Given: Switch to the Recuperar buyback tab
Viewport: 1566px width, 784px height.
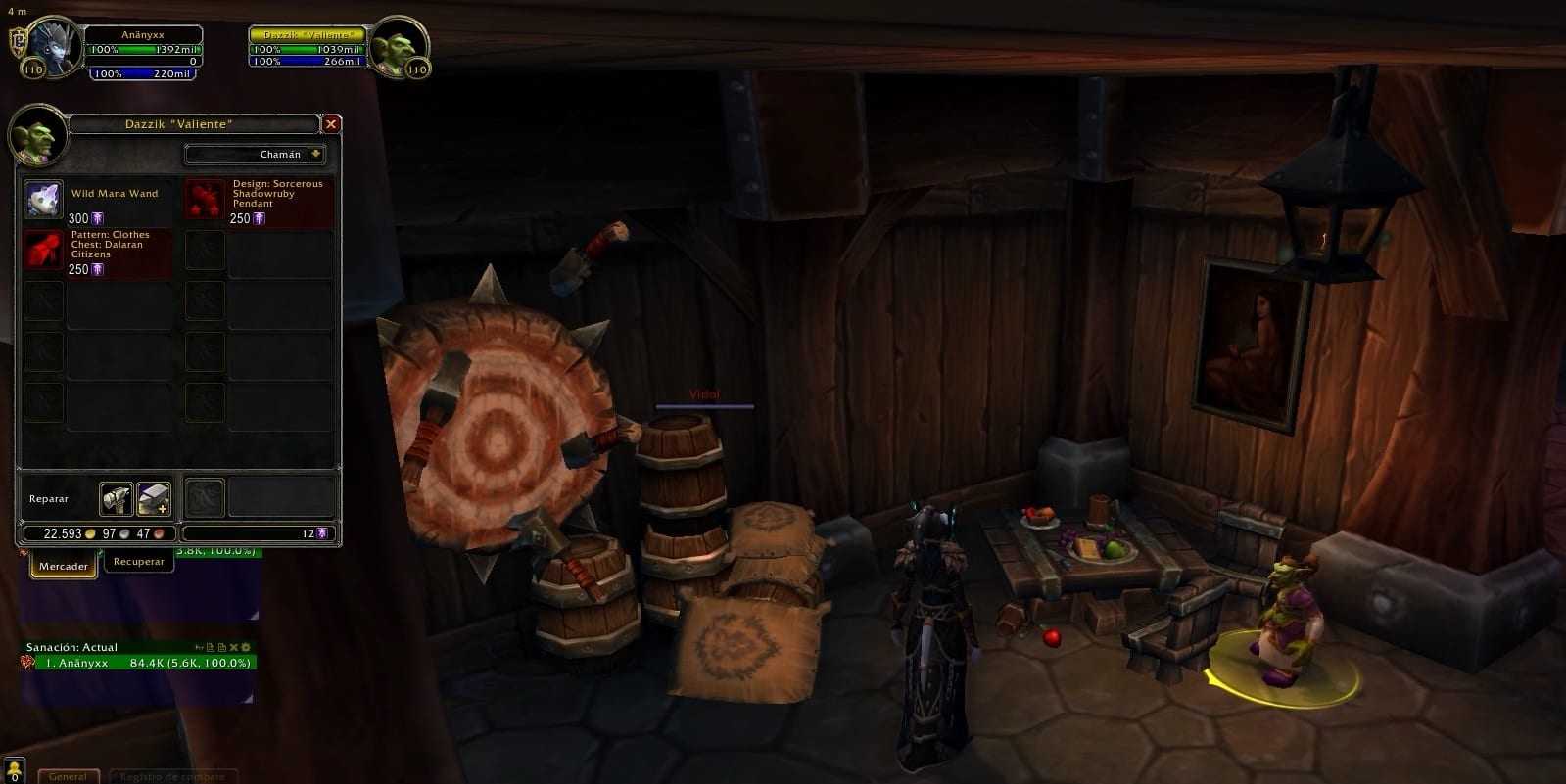Looking at the screenshot, I should pos(138,562).
